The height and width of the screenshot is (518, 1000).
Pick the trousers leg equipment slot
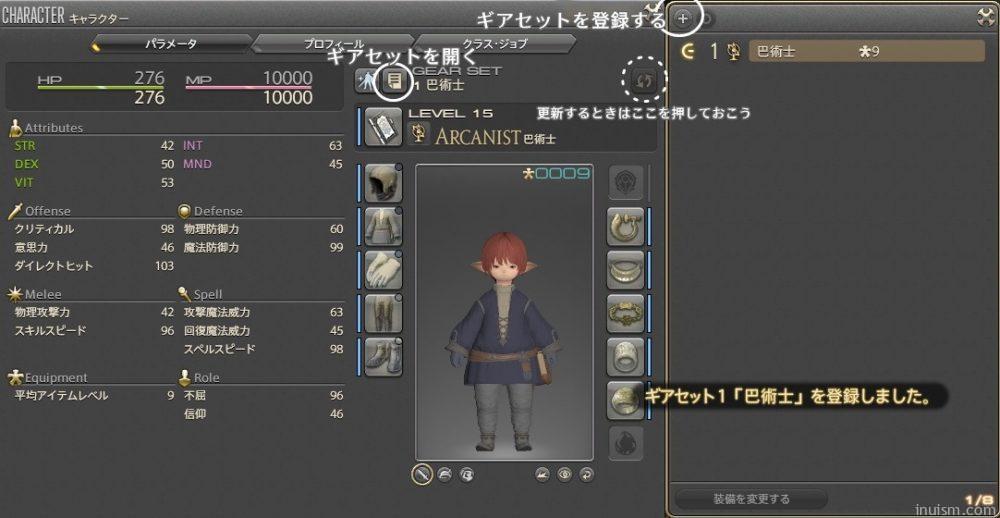pyautogui.click(x=381, y=313)
